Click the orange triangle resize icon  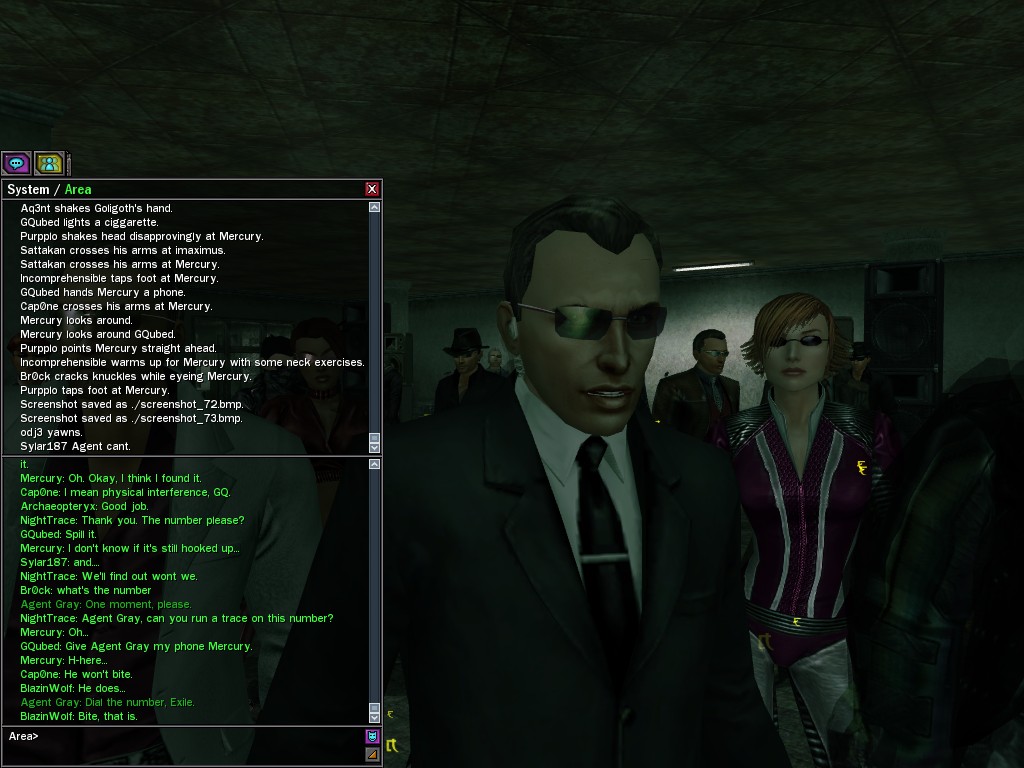pyautogui.click(x=373, y=754)
